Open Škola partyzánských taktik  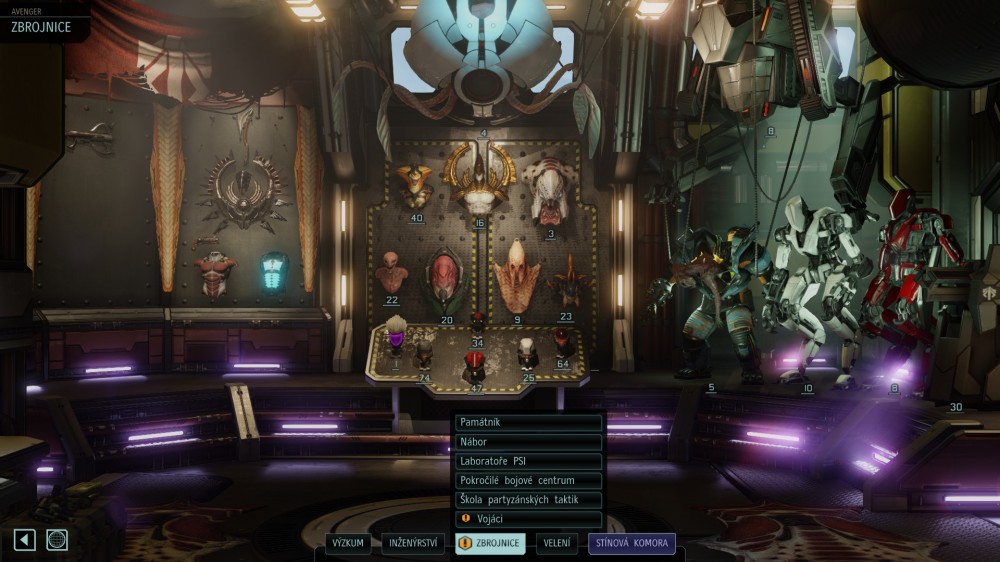(x=528, y=500)
